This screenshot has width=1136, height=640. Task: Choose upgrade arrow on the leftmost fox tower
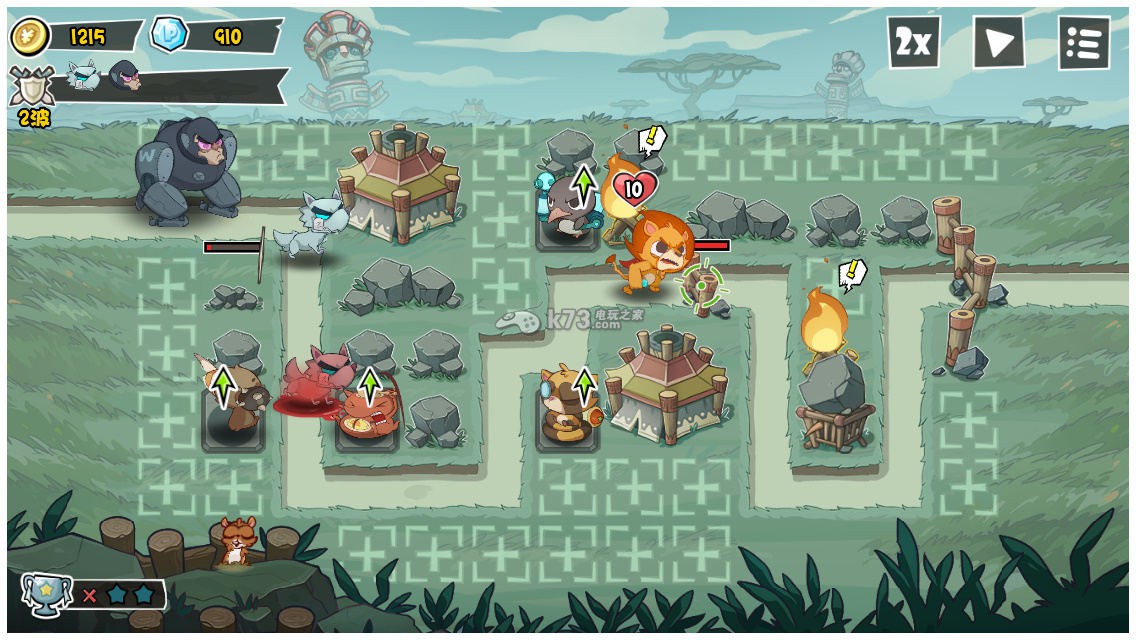pos(222,385)
